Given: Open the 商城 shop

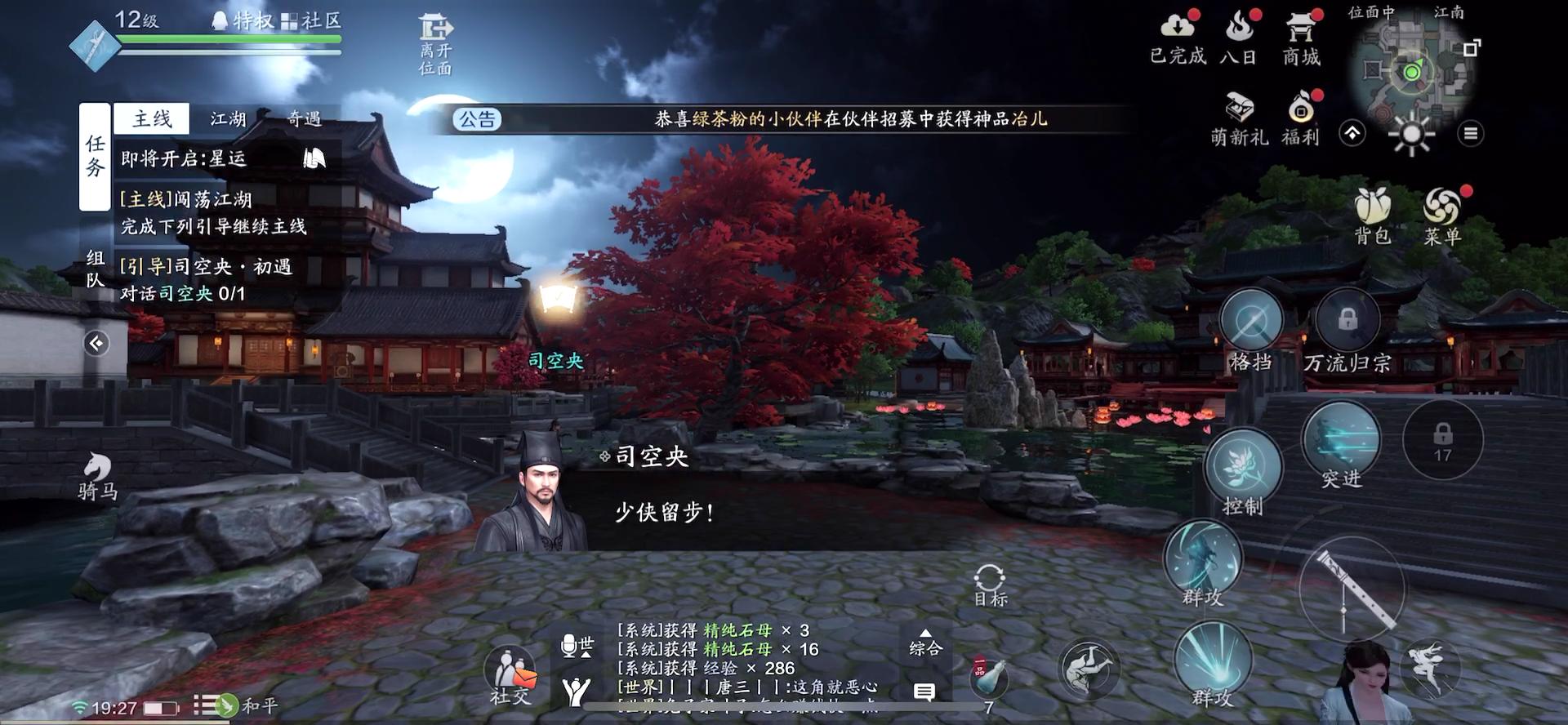Looking at the screenshot, I should (1298, 37).
